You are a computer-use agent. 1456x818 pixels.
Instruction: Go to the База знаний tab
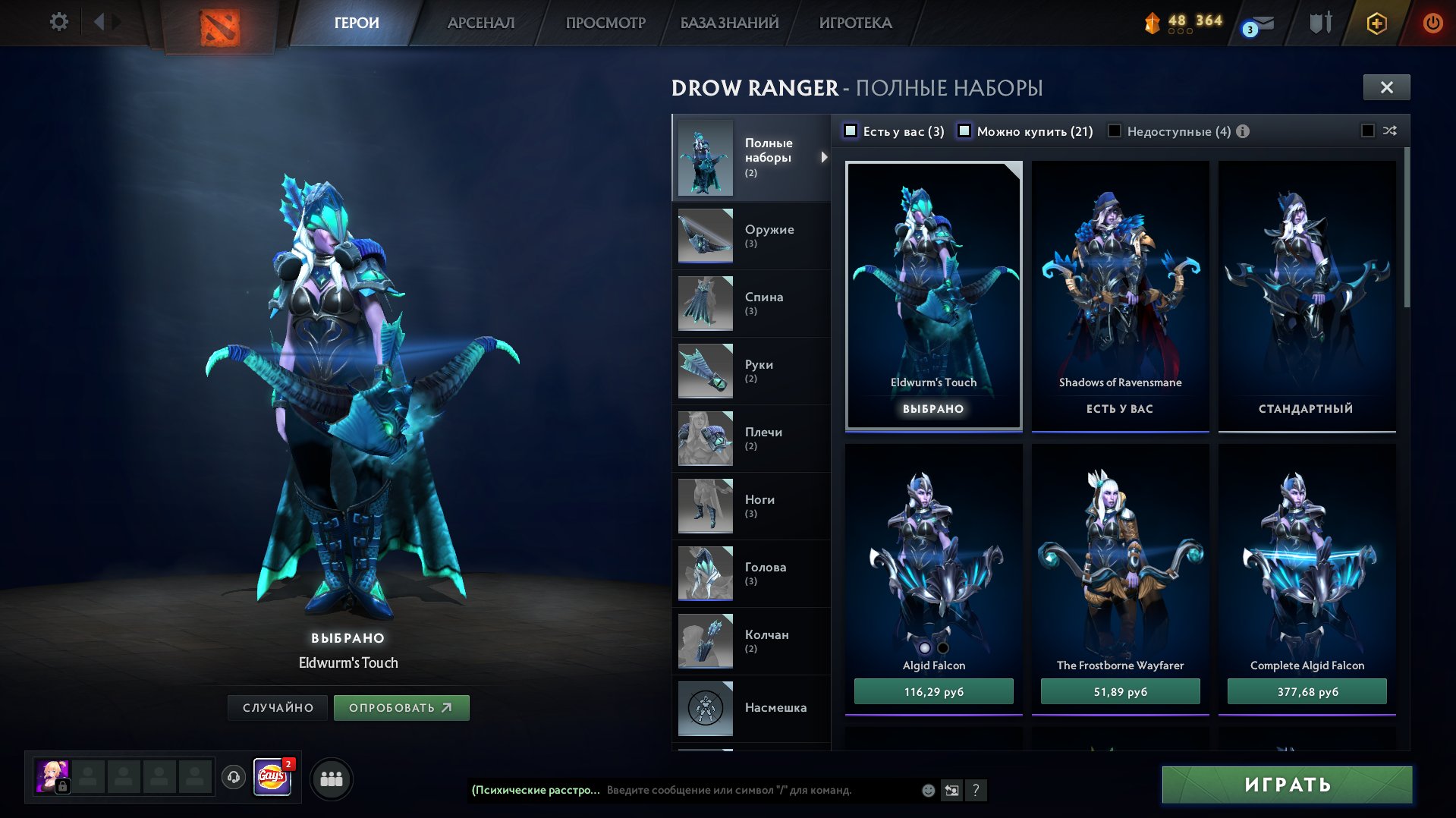click(729, 23)
